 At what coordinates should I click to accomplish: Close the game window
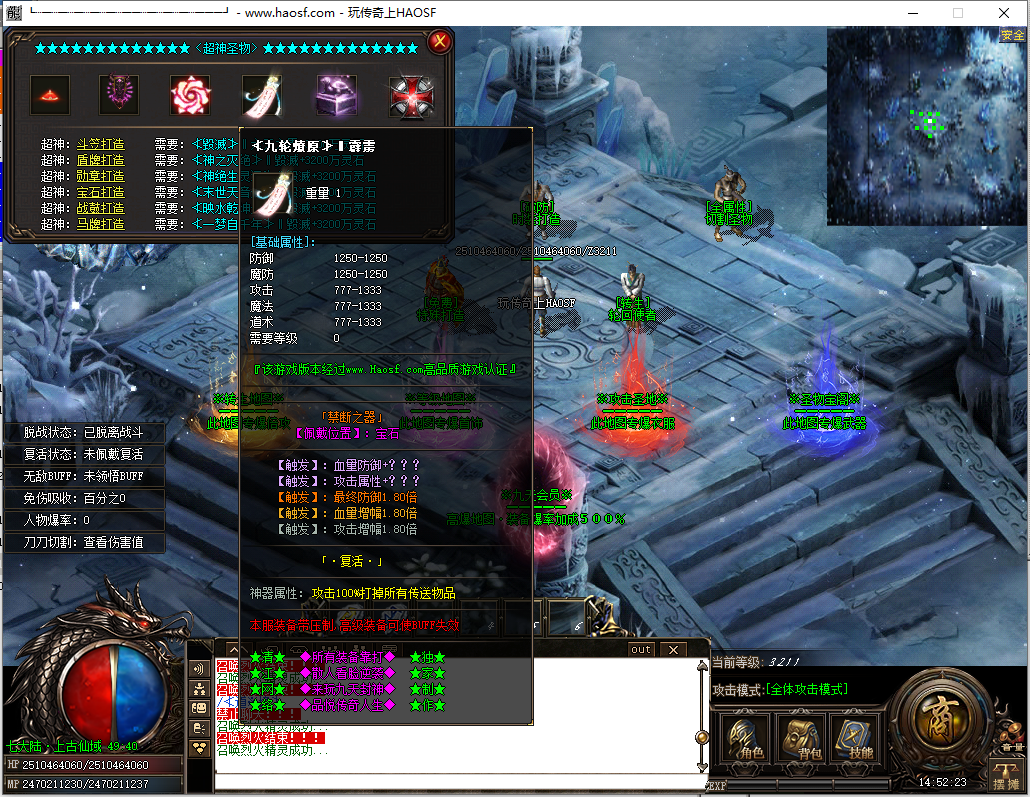point(1004,13)
